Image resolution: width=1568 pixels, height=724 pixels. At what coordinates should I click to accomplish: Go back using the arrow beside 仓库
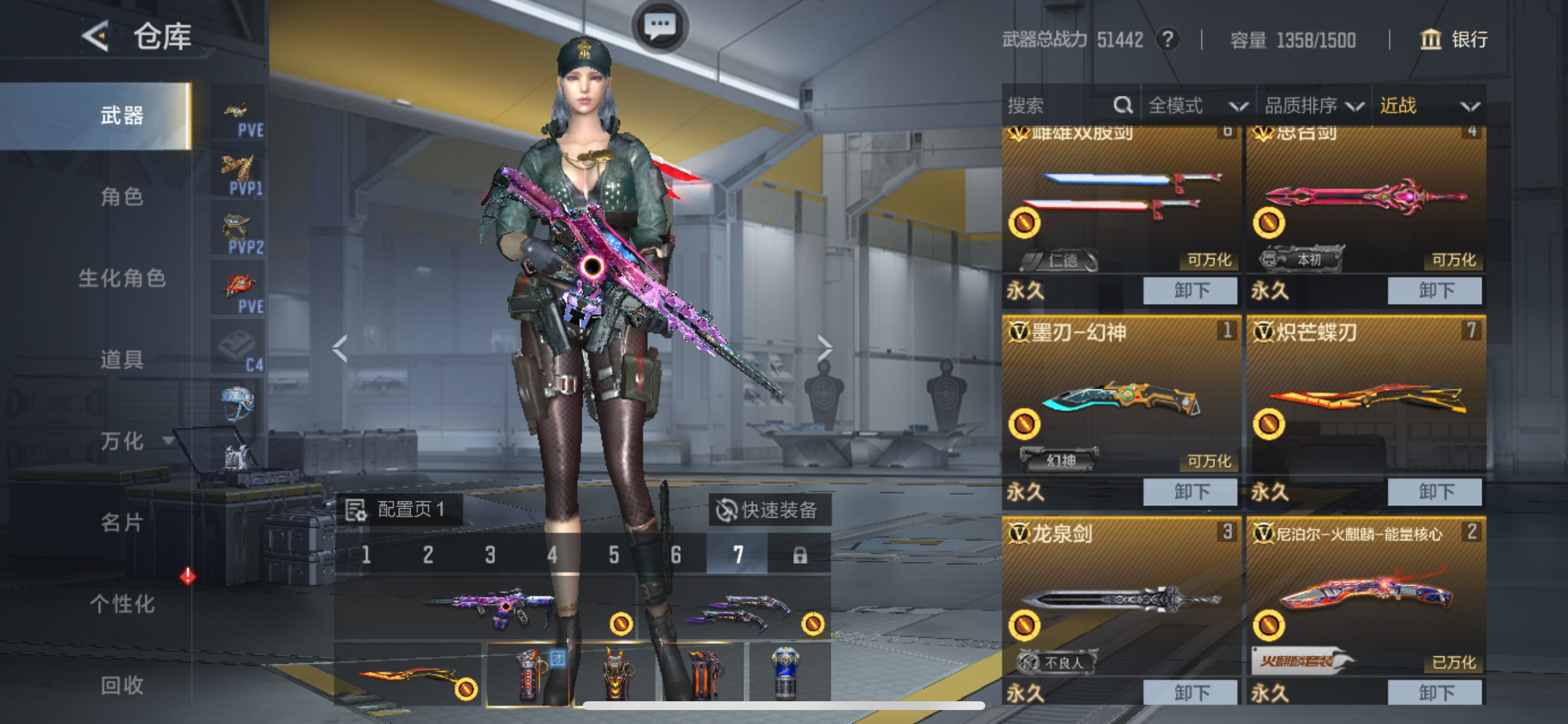click(x=96, y=37)
